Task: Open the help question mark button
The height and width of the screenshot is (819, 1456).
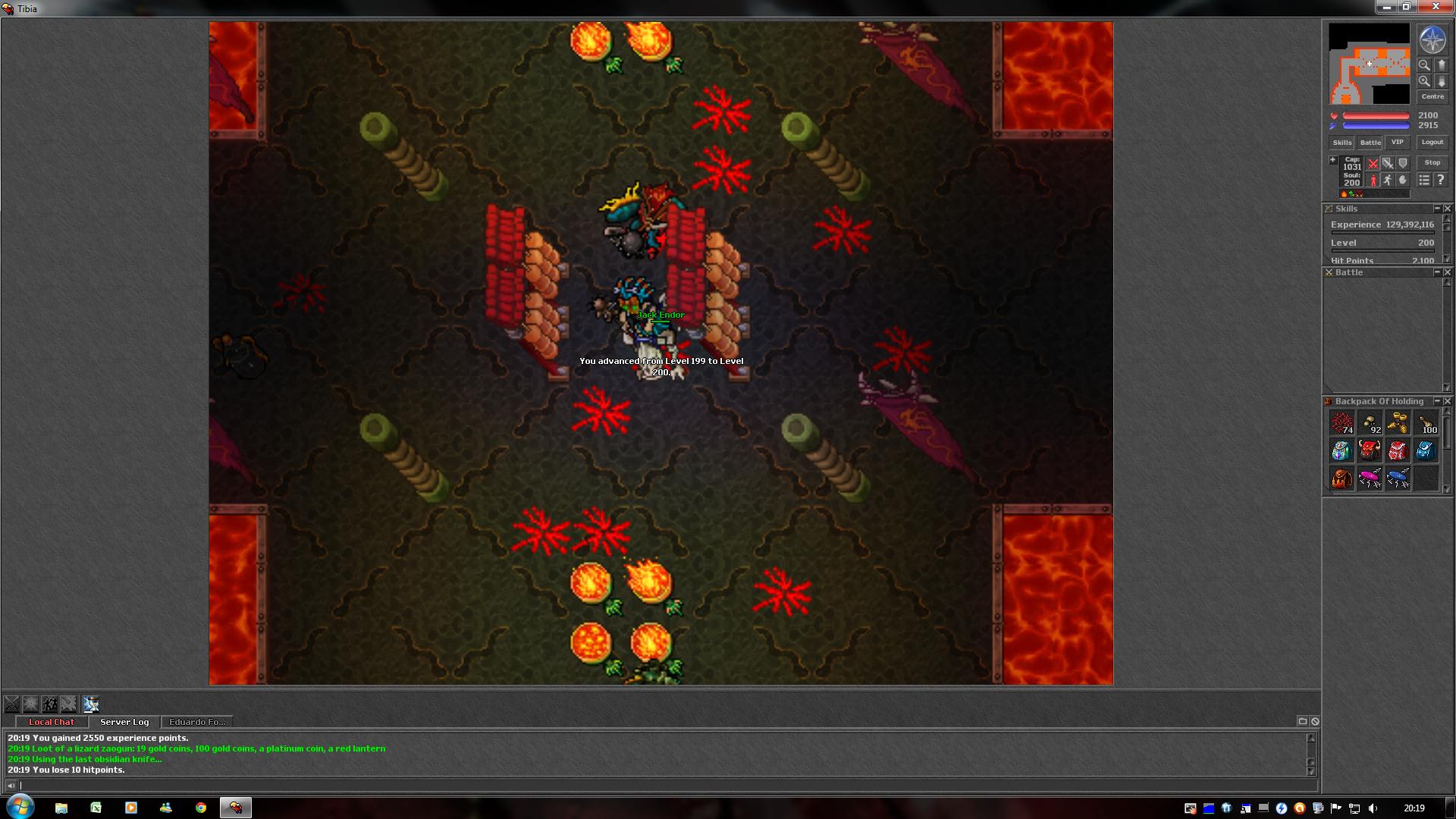Action: coord(1440,180)
